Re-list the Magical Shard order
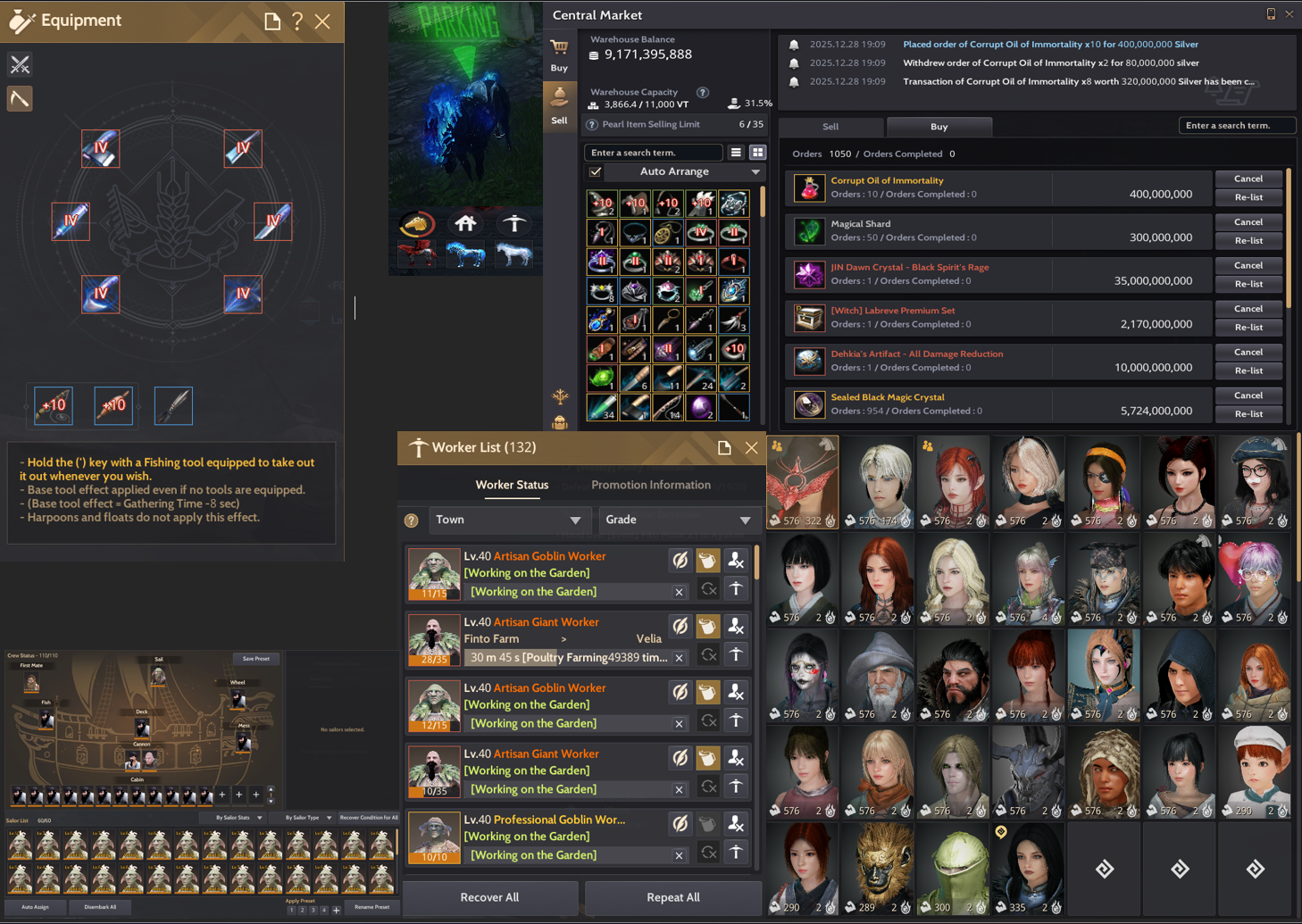The height and width of the screenshot is (924, 1302). (x=1248, y=240)
